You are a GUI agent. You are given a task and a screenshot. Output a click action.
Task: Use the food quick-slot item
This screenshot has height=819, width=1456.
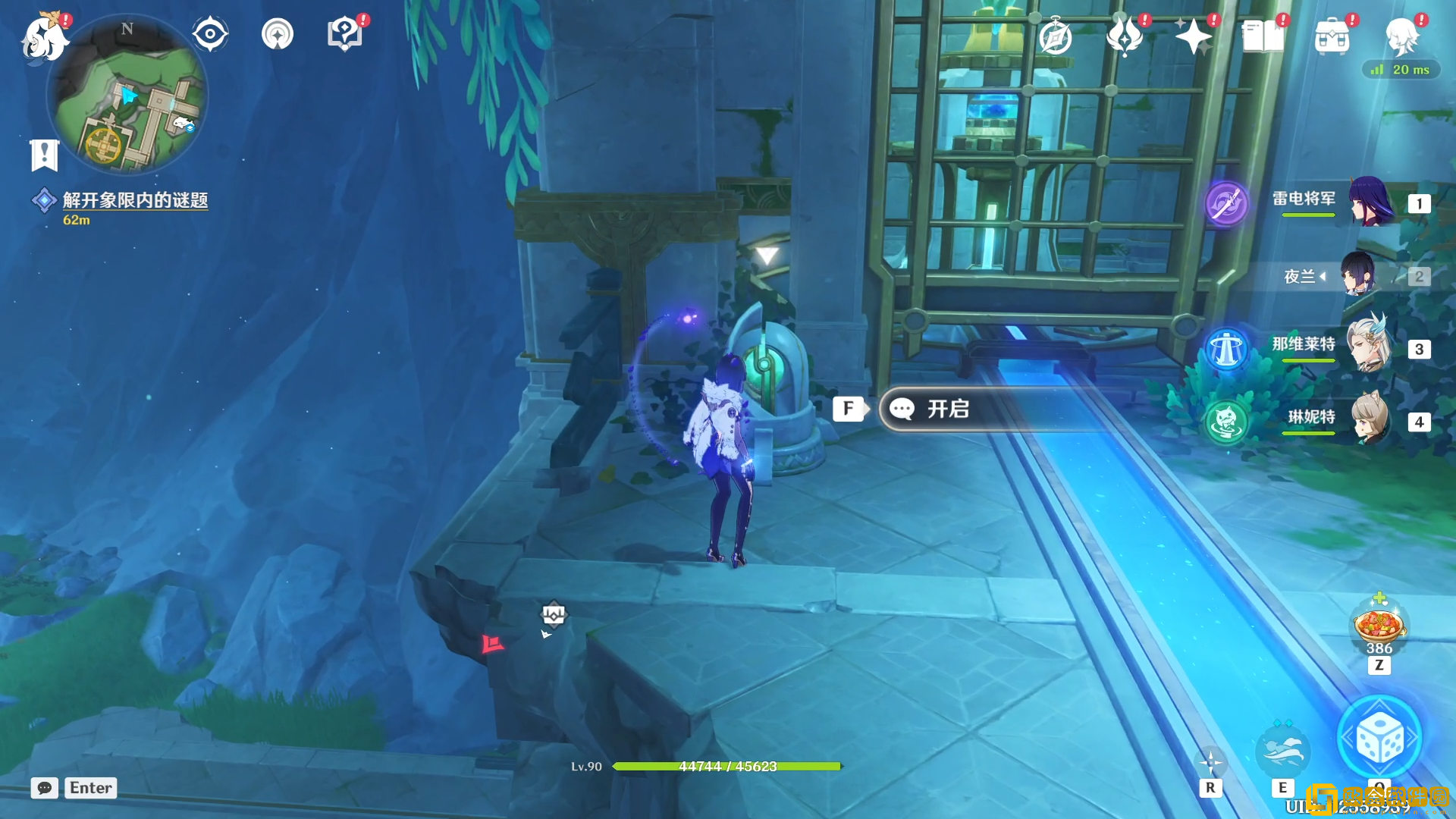[x=1379, y=626]
